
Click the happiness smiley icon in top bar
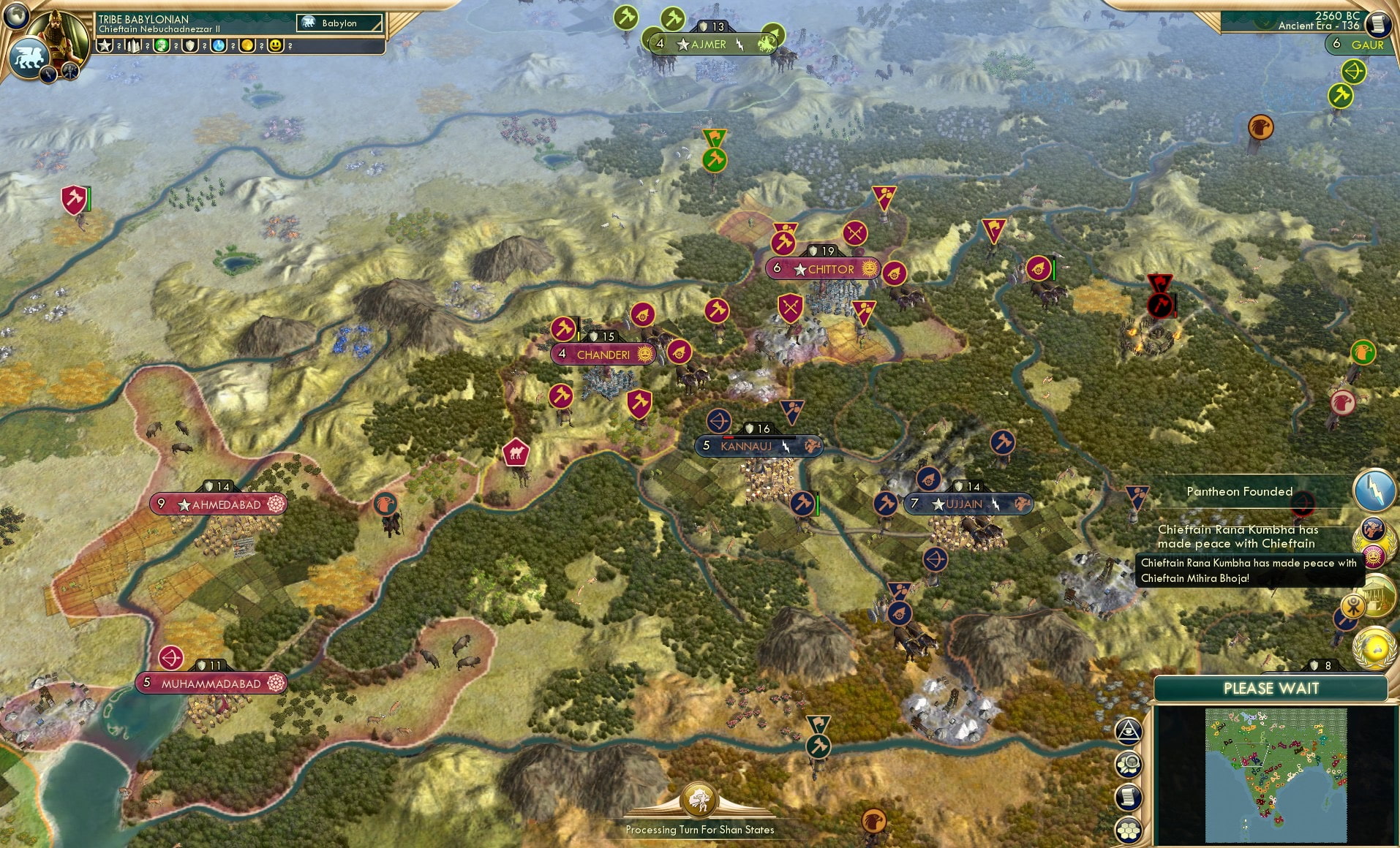click(x=275, y=45)
